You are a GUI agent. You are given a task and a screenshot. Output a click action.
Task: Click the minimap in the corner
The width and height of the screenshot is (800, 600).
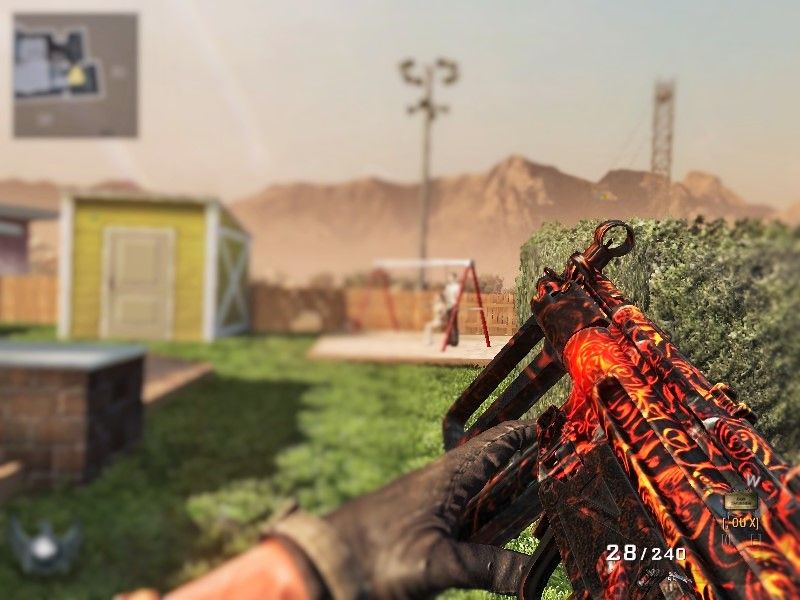pos(75,75)
